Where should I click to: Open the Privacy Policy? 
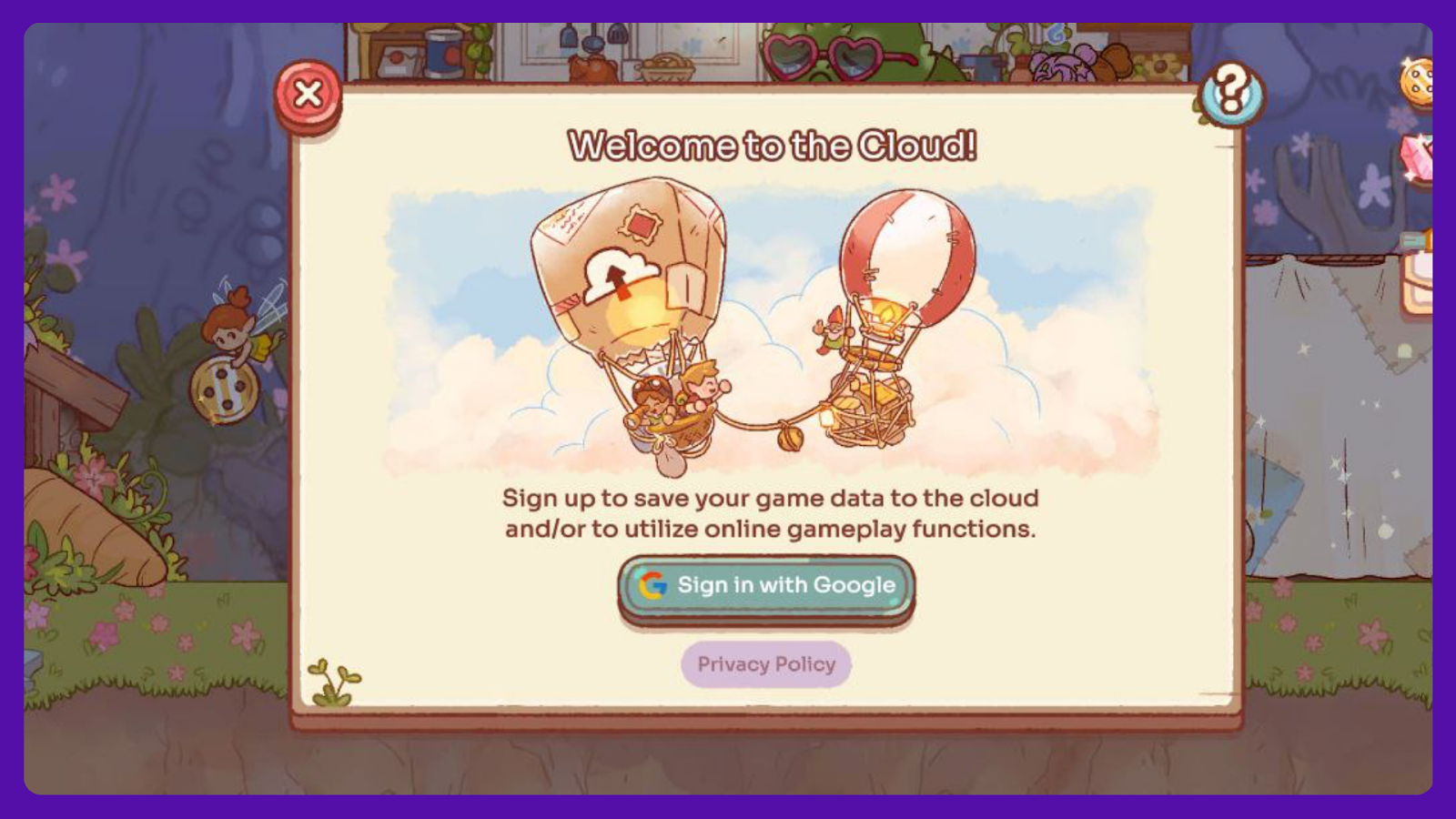766,664
